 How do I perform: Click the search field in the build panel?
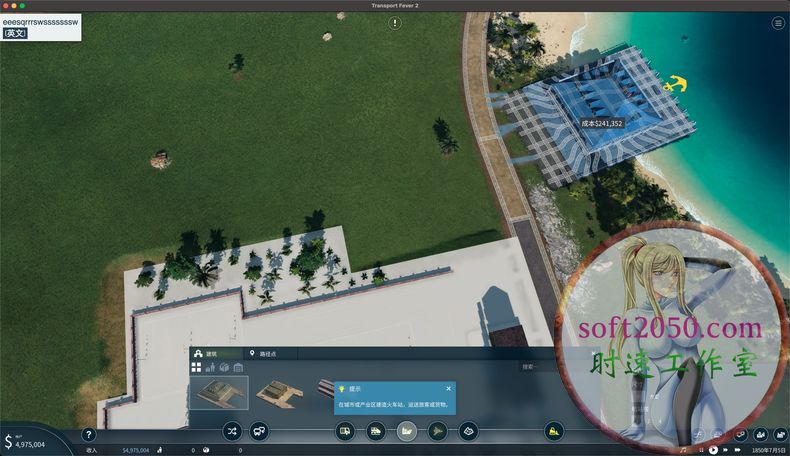point(540,367)
